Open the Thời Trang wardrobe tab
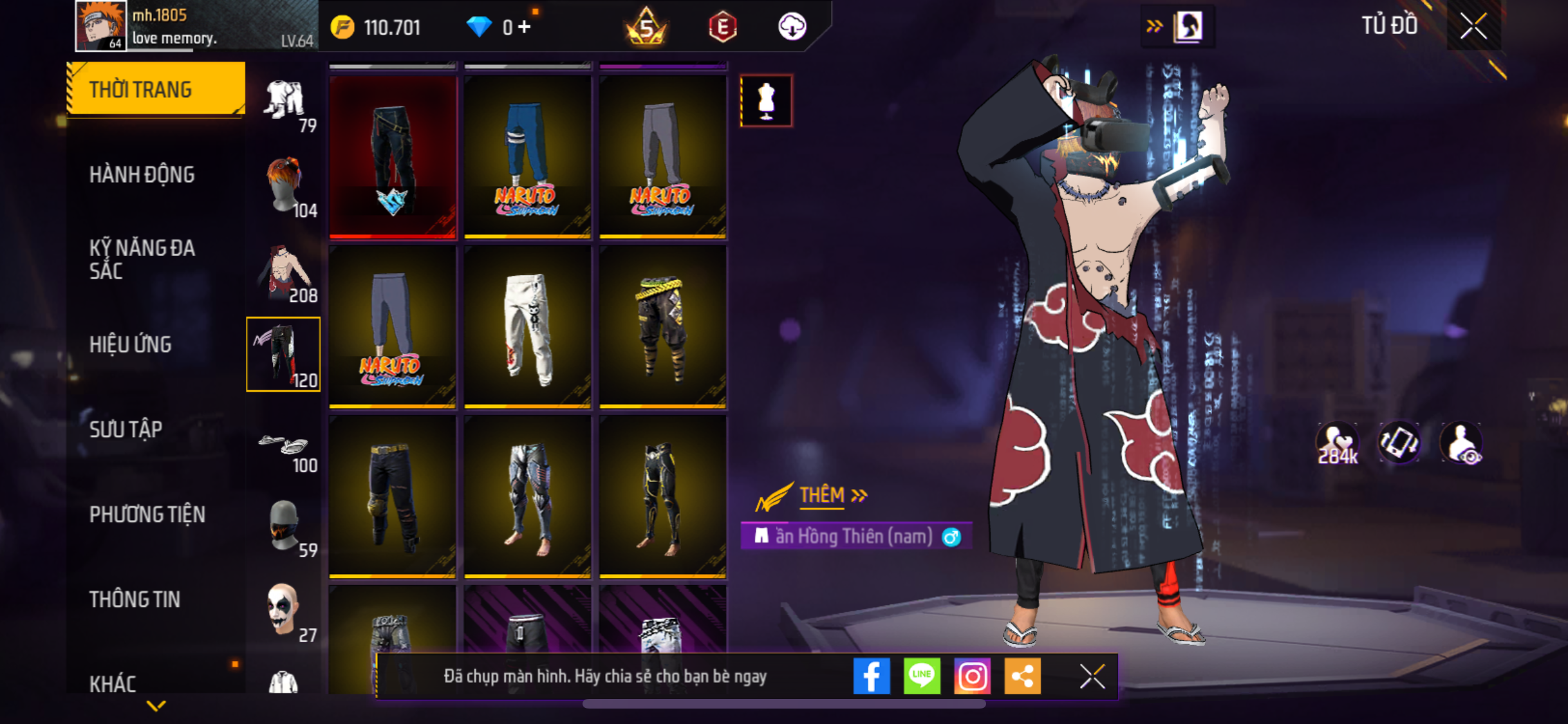Screen dimensions: 1568x724 155,89
